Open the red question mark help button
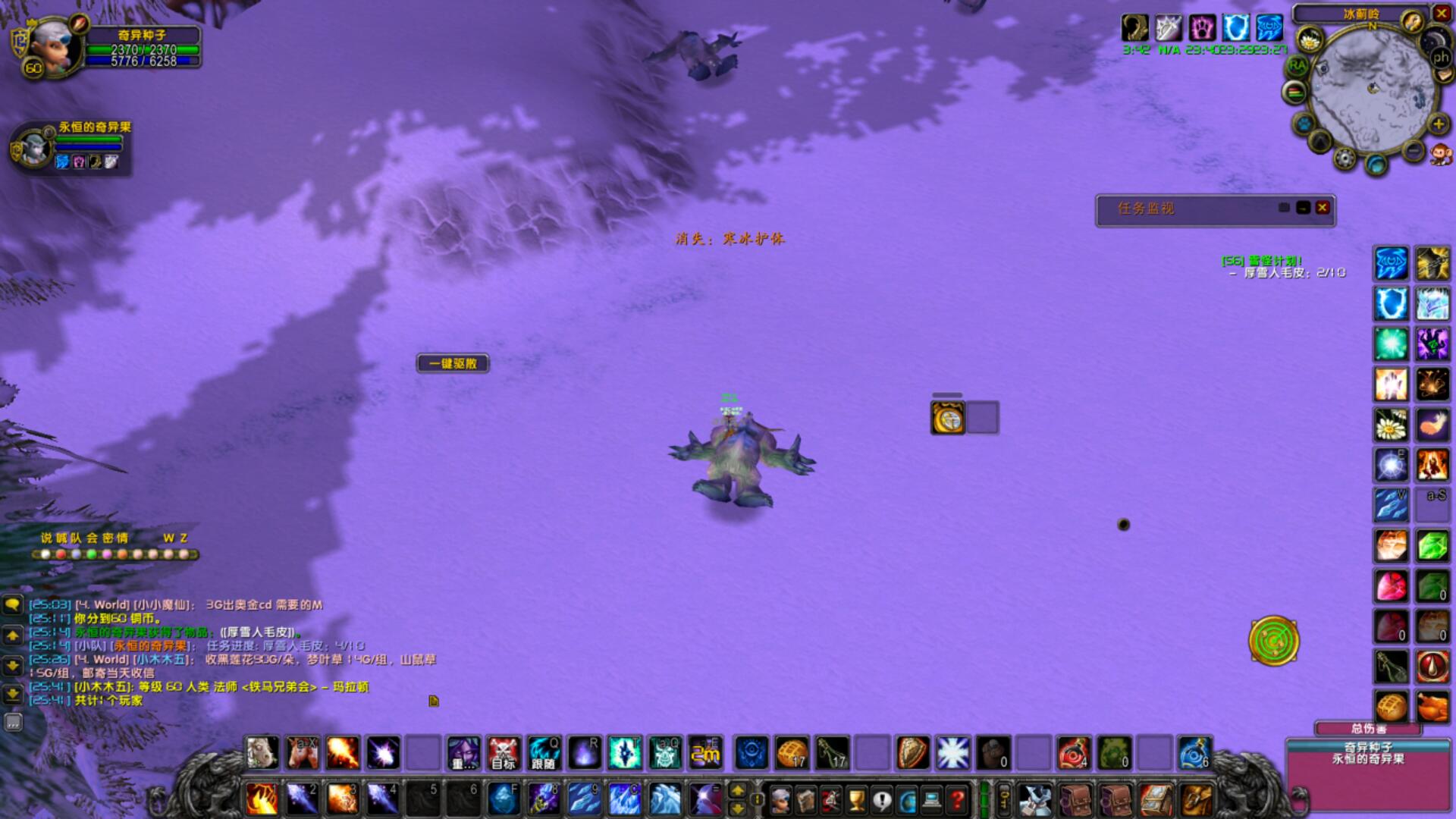This screenshot has height=819, width=1456. click(x=957, y=799)
